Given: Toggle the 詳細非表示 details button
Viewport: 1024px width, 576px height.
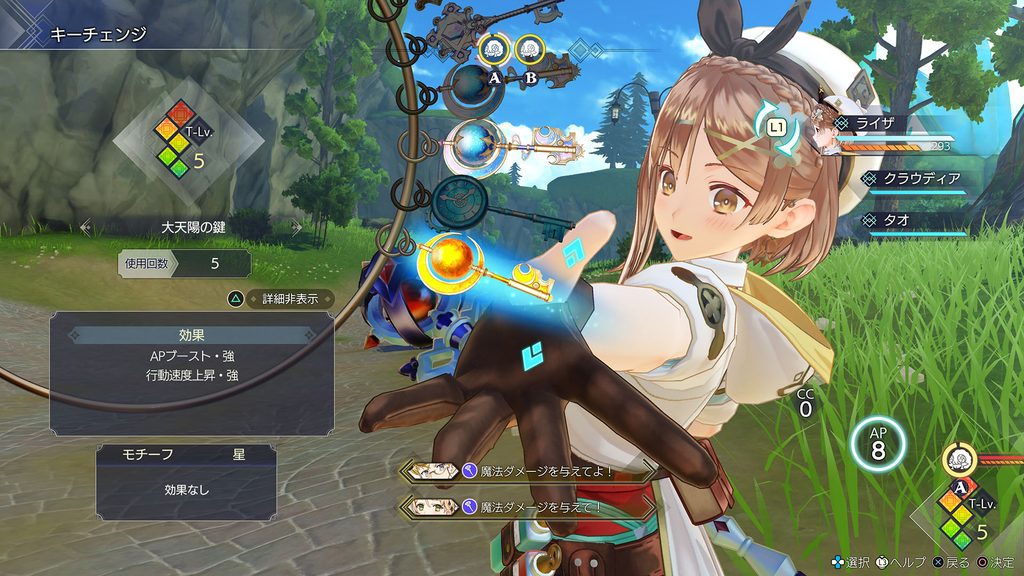Looking at the screenshot, I should 279,298.
